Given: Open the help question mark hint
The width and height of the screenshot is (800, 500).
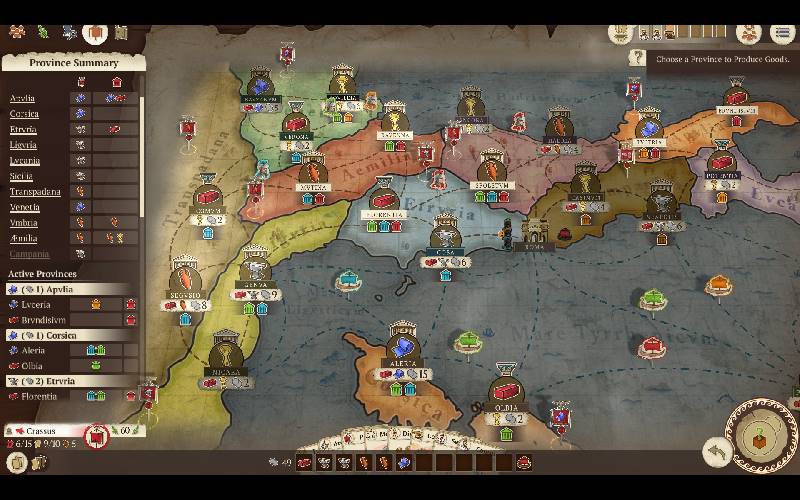Looking at the screenshot, I should click(636, 59).
